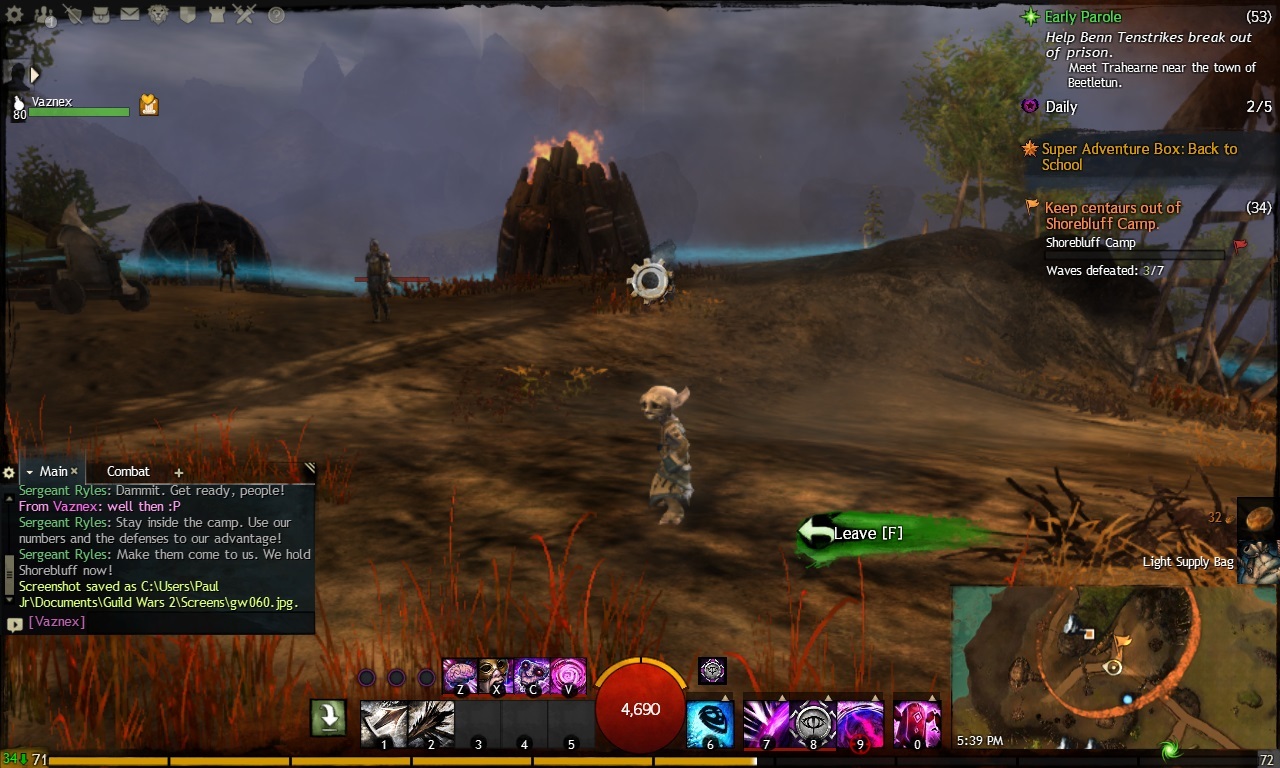Open the crossed swords PvP icon
1280x768 pixels.
(x=245, y=15)
